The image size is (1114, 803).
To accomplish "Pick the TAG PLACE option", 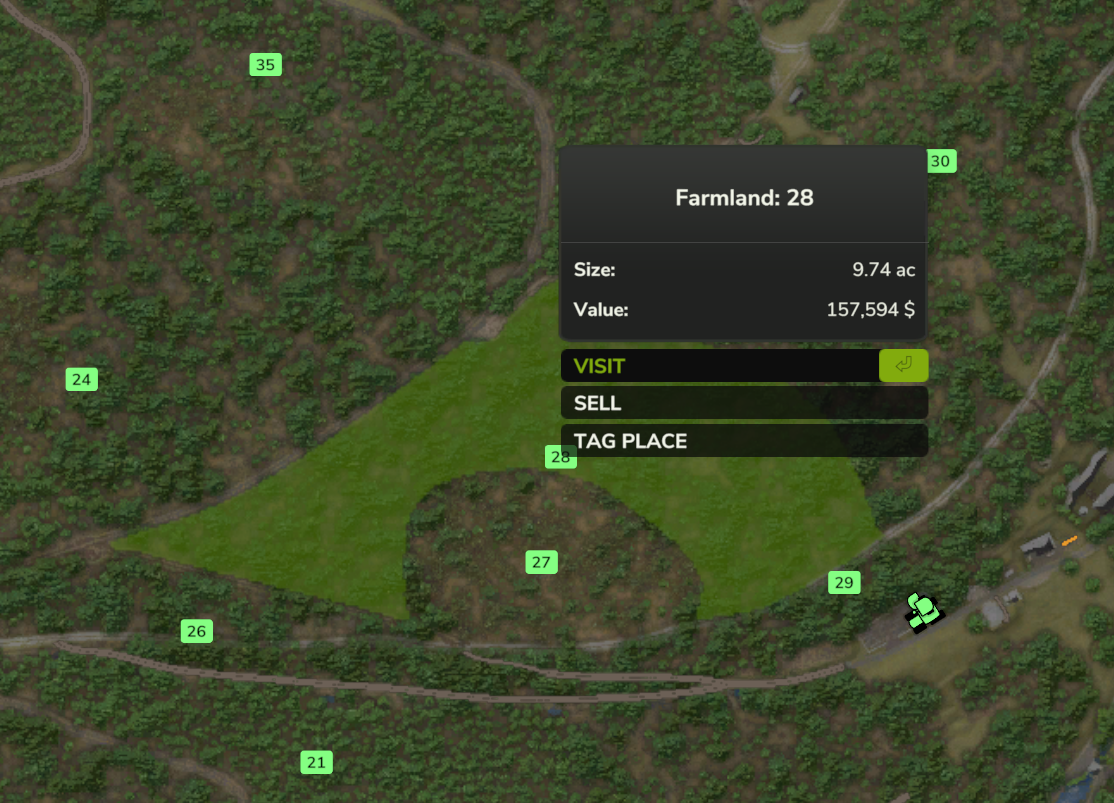I will point(743,441).
